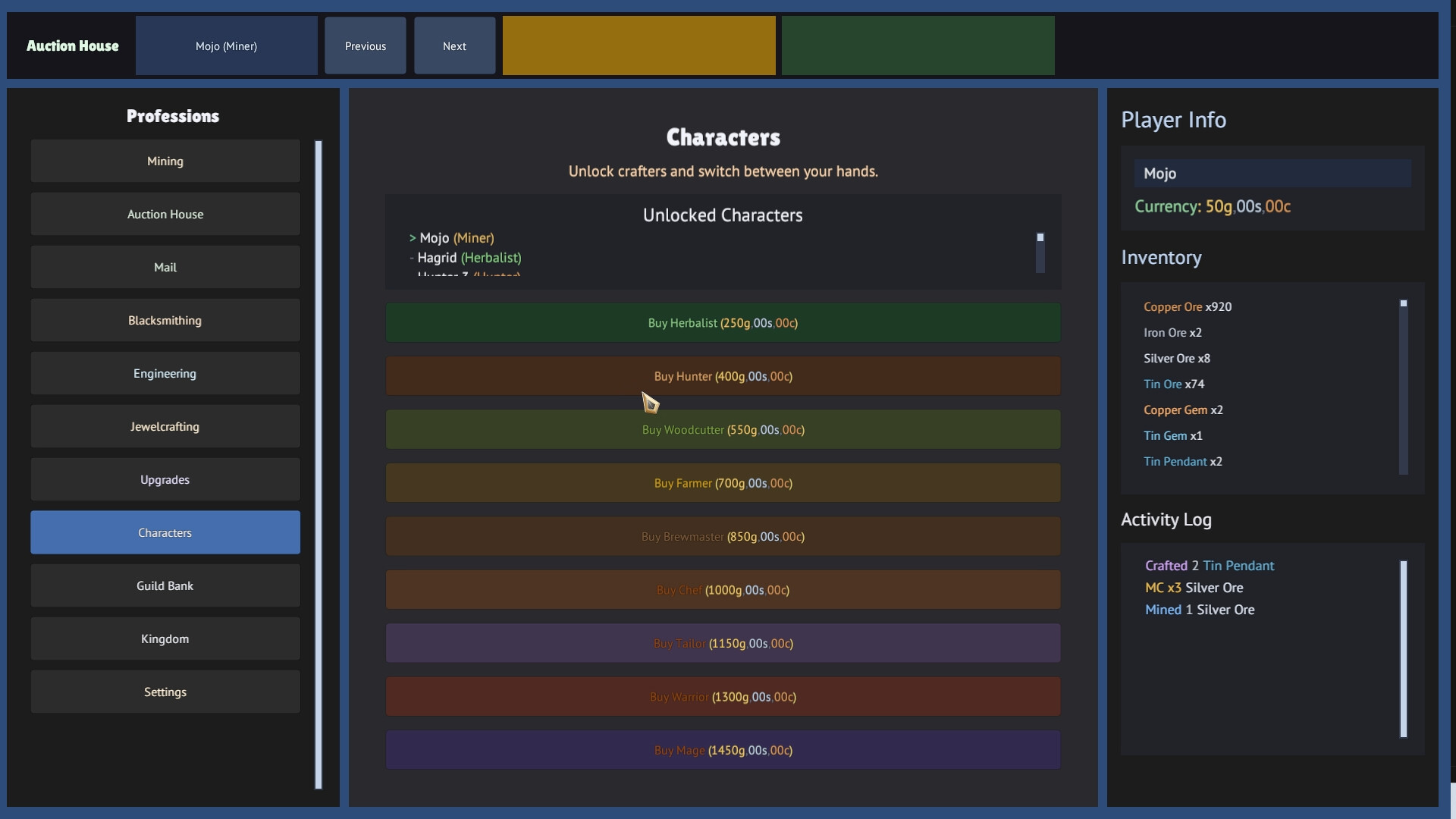Buy the Woodcutter character

click(x=723, y=429)
